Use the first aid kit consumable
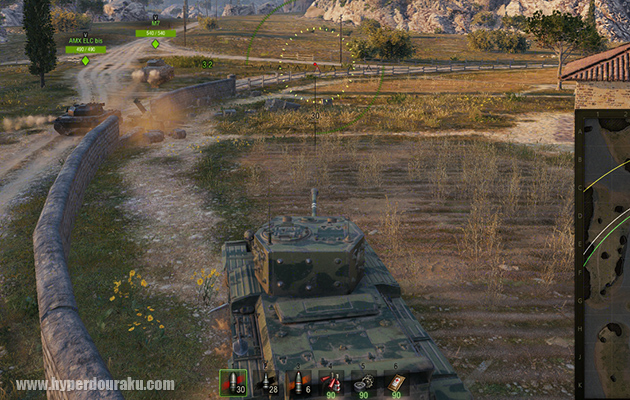This screenshot has width=630, height=400. point(396,383)
